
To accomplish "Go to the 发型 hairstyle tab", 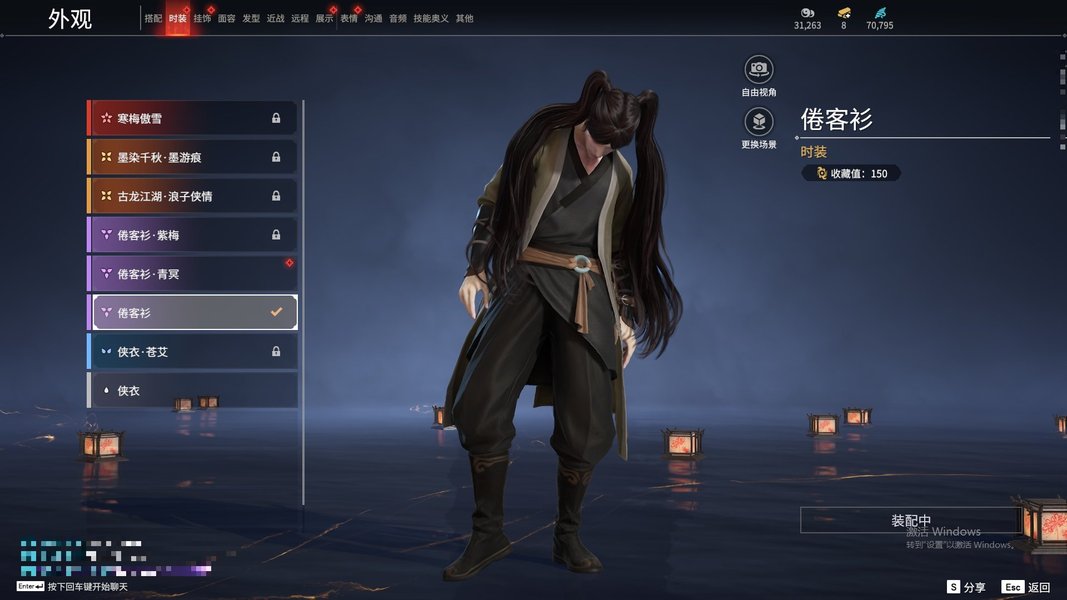I will [x=251, y=19].
